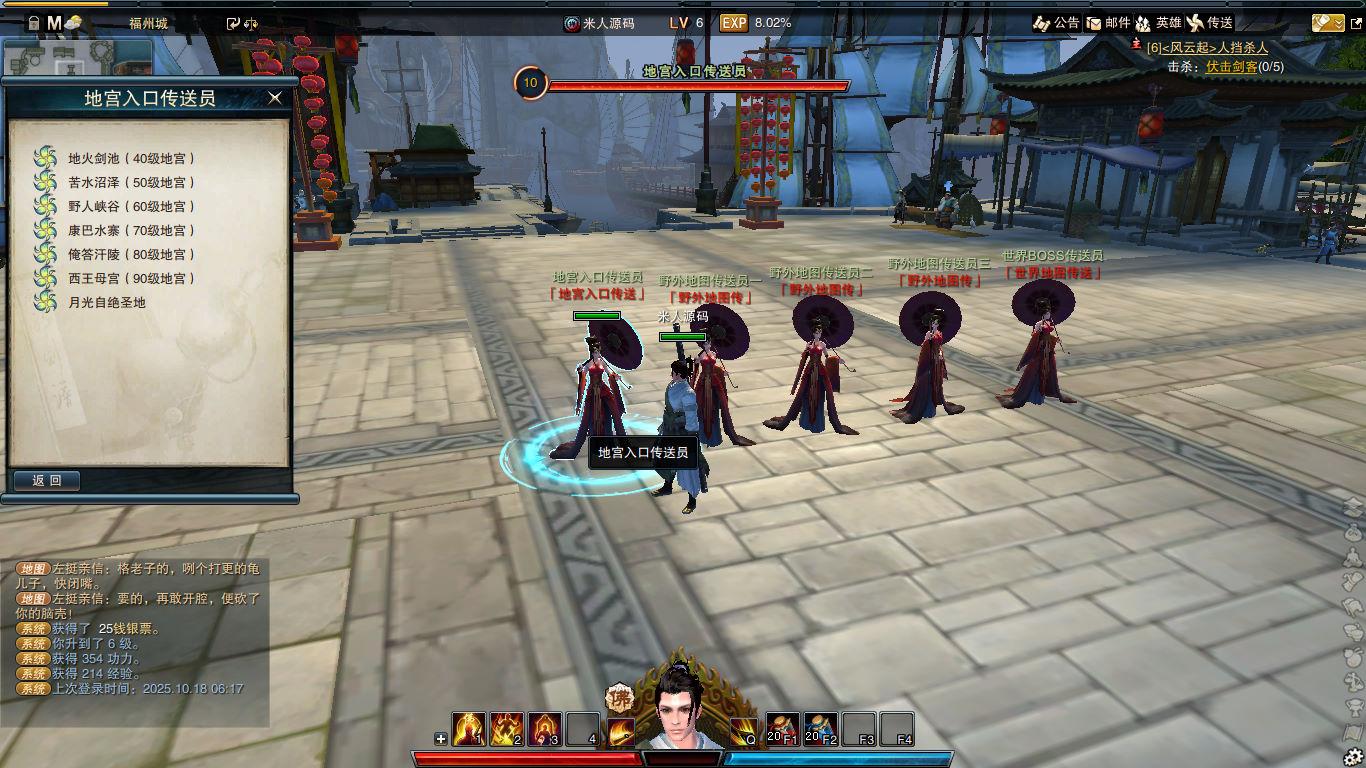Open the 英雄 heroes menu
Viewport: 1366px width, 768px height.
pyautogui.click(x=1158, y=23)
